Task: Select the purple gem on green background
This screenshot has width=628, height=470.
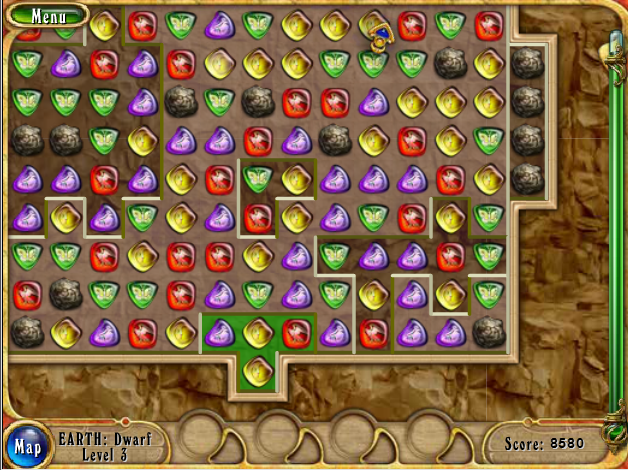Action: click(x=219, y=331)
